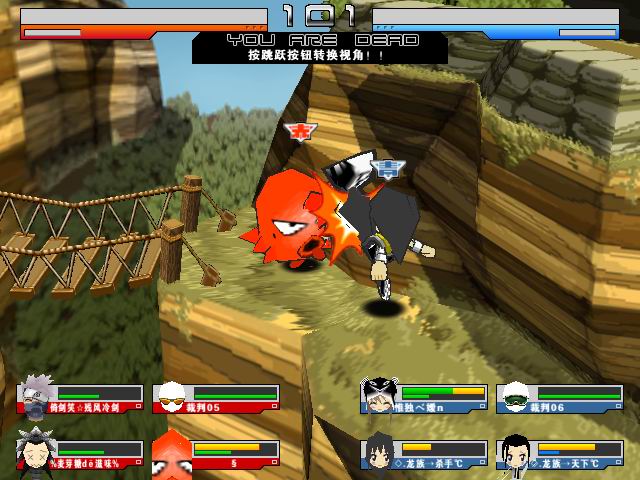Select red team player 裁判05
This screenshot has height=480, width=640.
[x=216, y=398]
